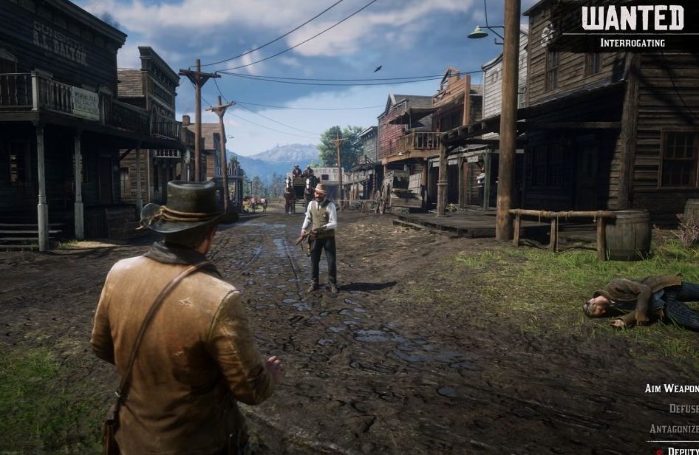Choose the Aim Weapon option
The width and height of the screenshot is (699, 455).
click(671, 388)
